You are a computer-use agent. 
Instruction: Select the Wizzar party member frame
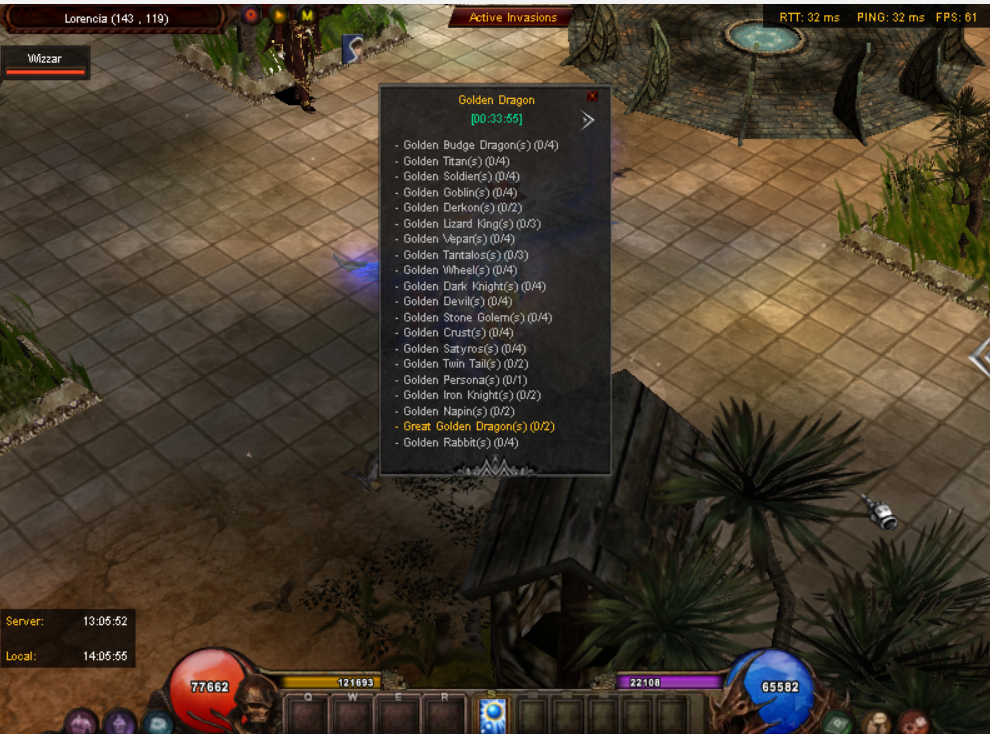point(46,62)
